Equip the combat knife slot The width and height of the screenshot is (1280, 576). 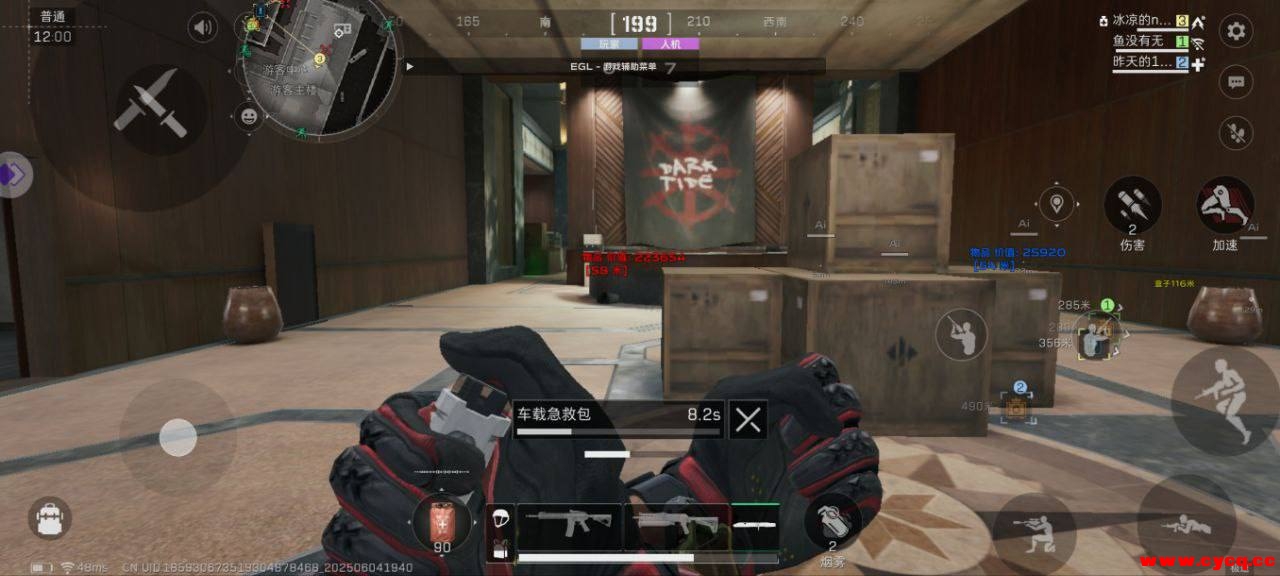[x=756, y=523]
